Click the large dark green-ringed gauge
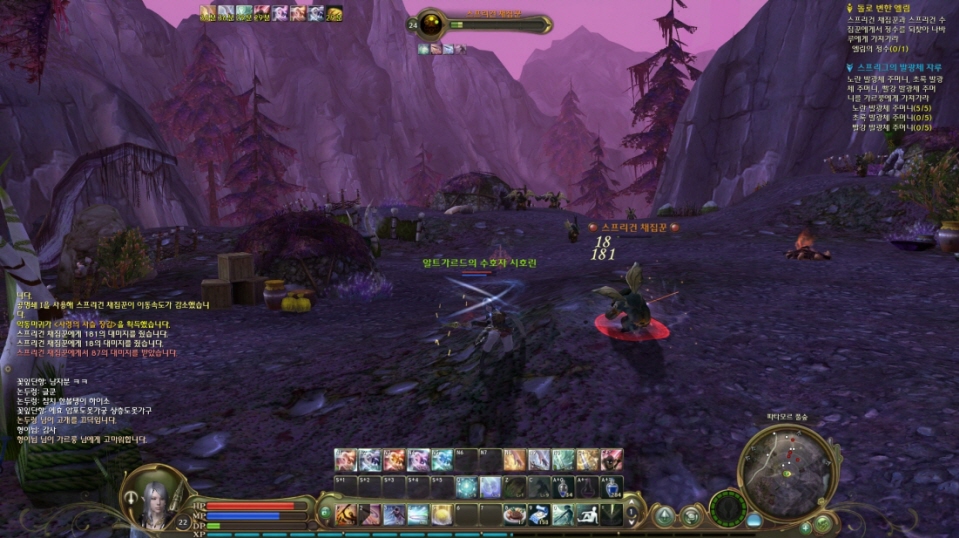This screenshot has width=959, height=538. point(728,508)
